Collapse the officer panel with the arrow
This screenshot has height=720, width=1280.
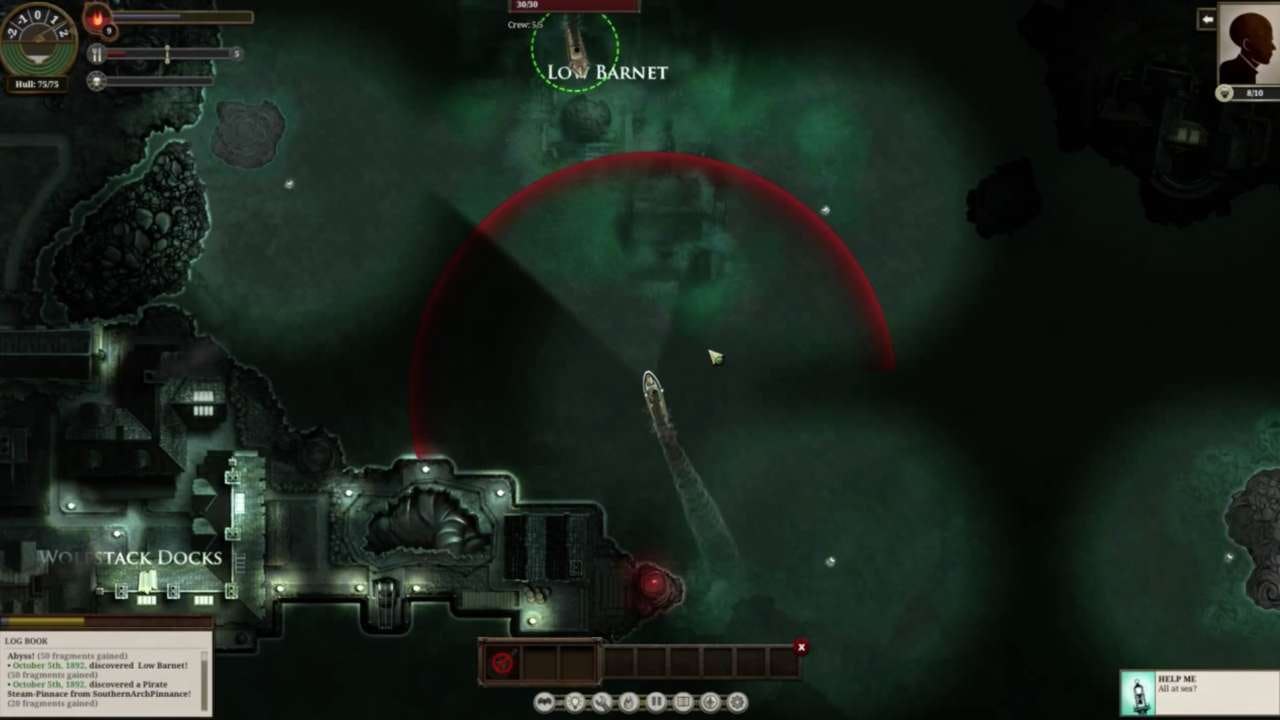[x=1208, y=18]
